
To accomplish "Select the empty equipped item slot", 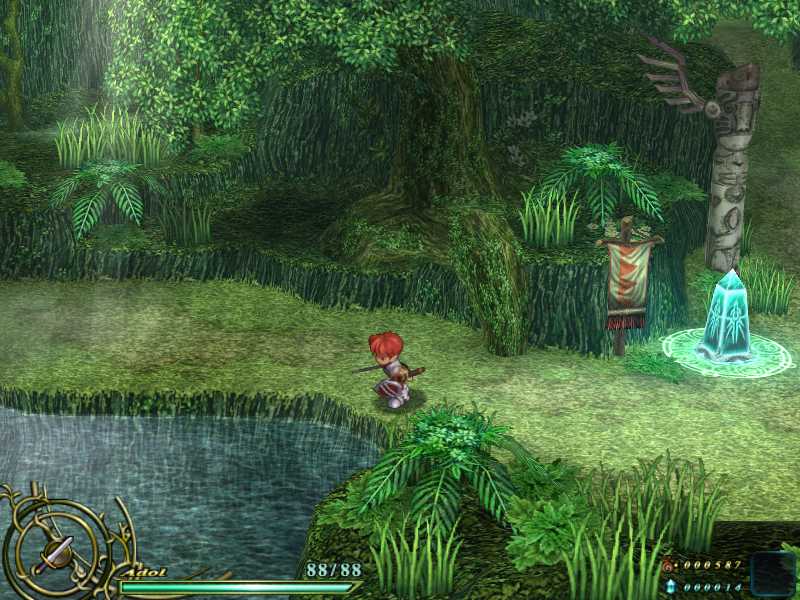I will pos(771,574).
